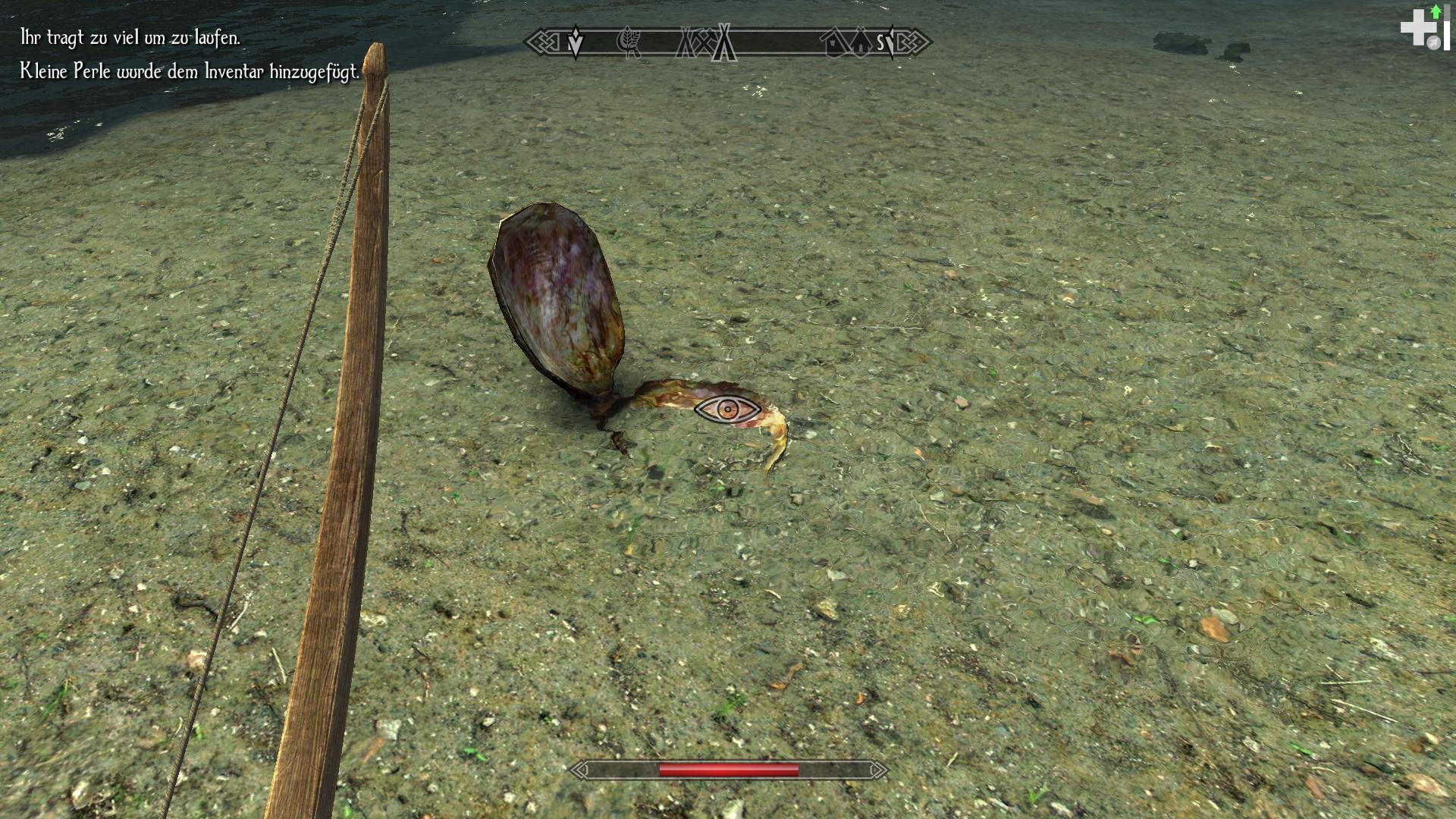
Task: Select the moon phase icon top right
Action: pos(1434,42)
